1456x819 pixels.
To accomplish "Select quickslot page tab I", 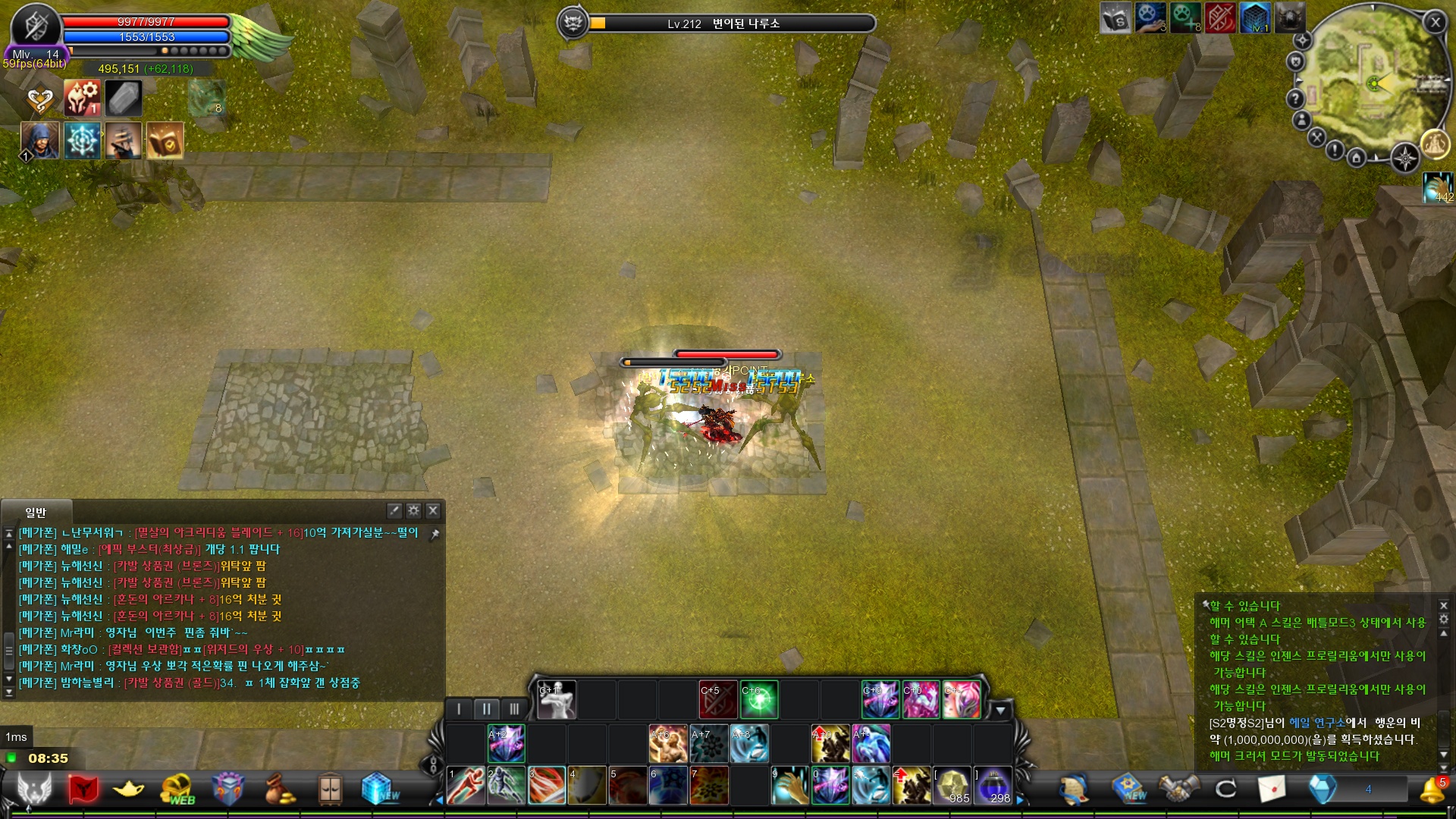I will coord(459,708).
